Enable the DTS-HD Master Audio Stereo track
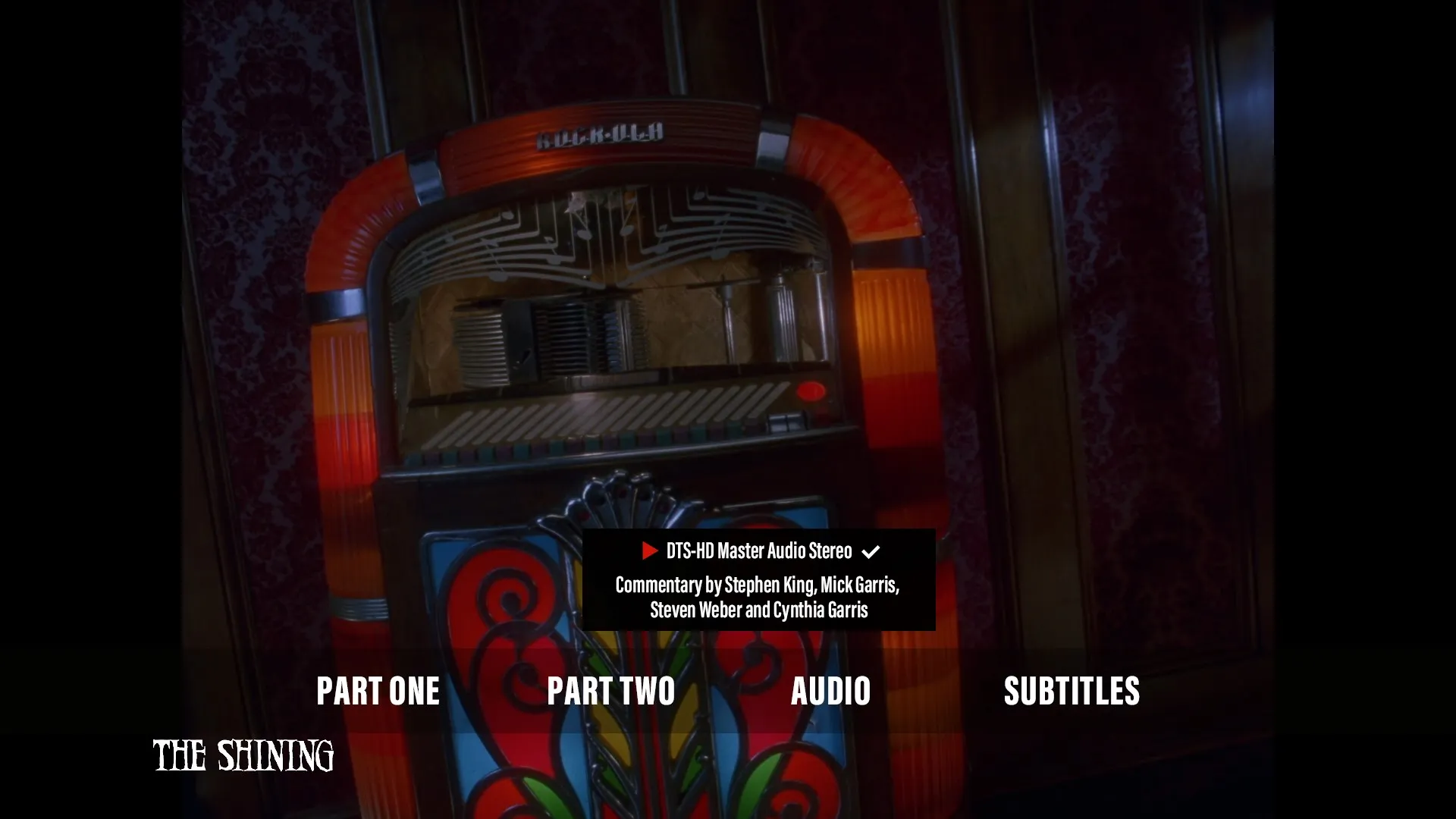Screen dimensions: 1456x819 [758, 551]
